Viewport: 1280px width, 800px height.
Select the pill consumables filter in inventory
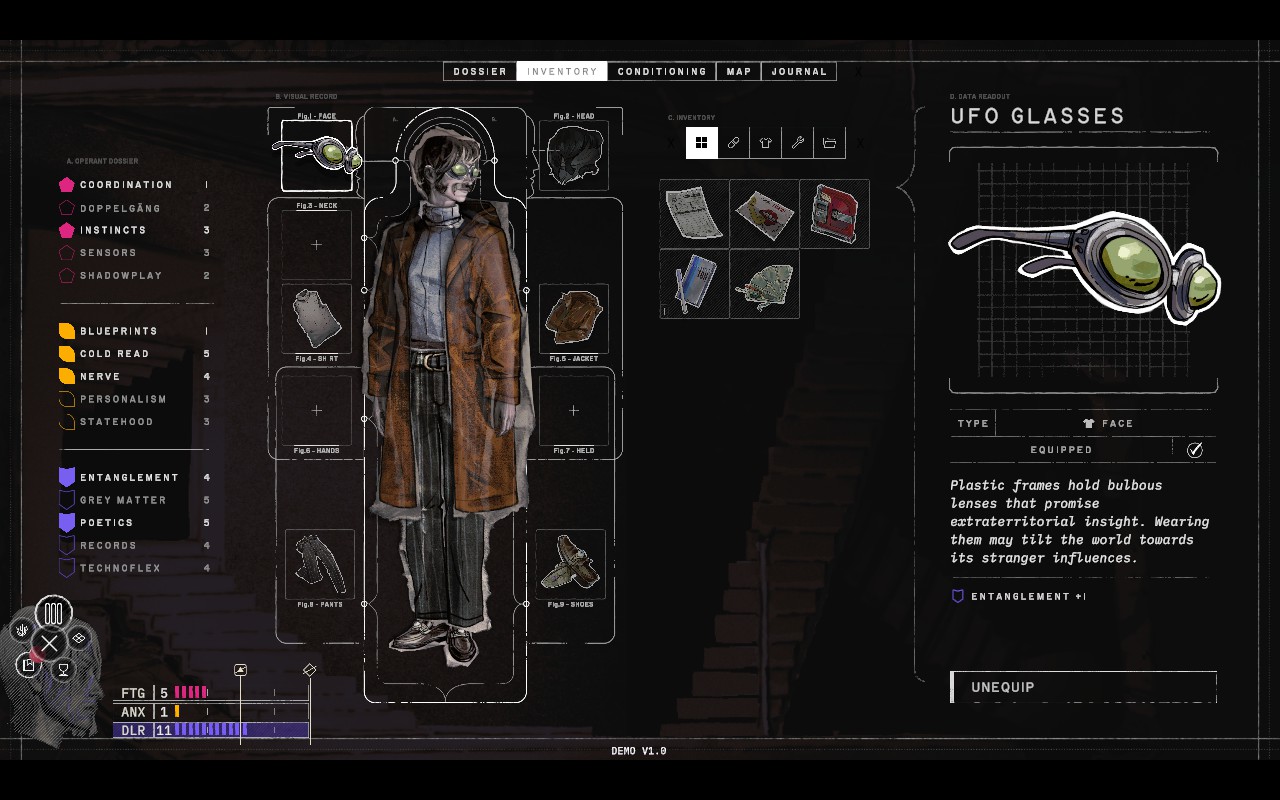[733, 143]
